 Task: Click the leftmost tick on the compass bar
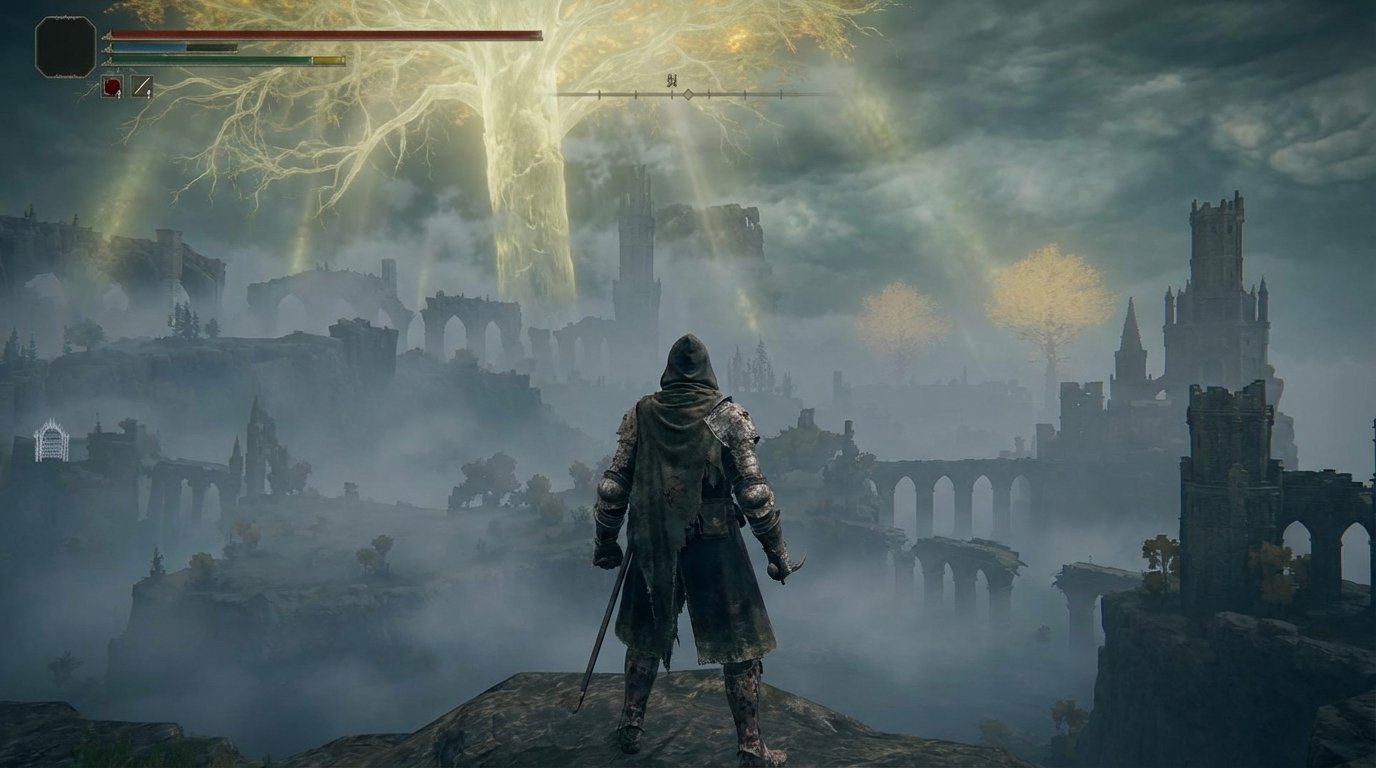pyautogui.click(x=598, y=94)
